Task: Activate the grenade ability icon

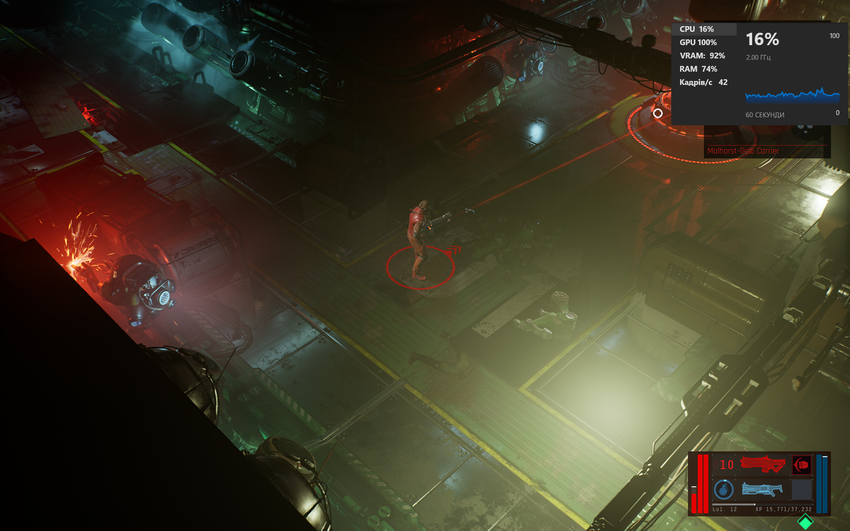Action: pos(724,489)
